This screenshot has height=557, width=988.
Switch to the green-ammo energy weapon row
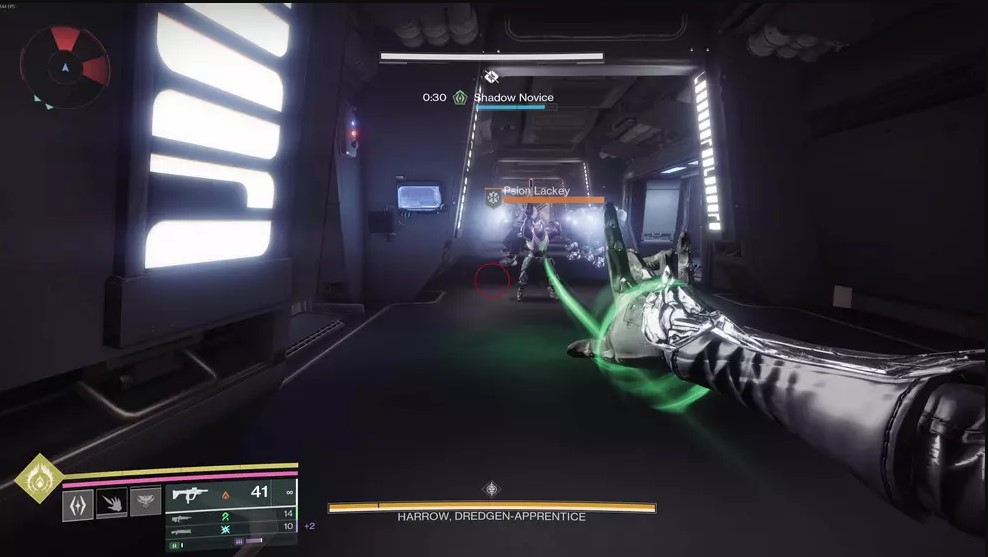pyautogui.click(x=231, y=514)
